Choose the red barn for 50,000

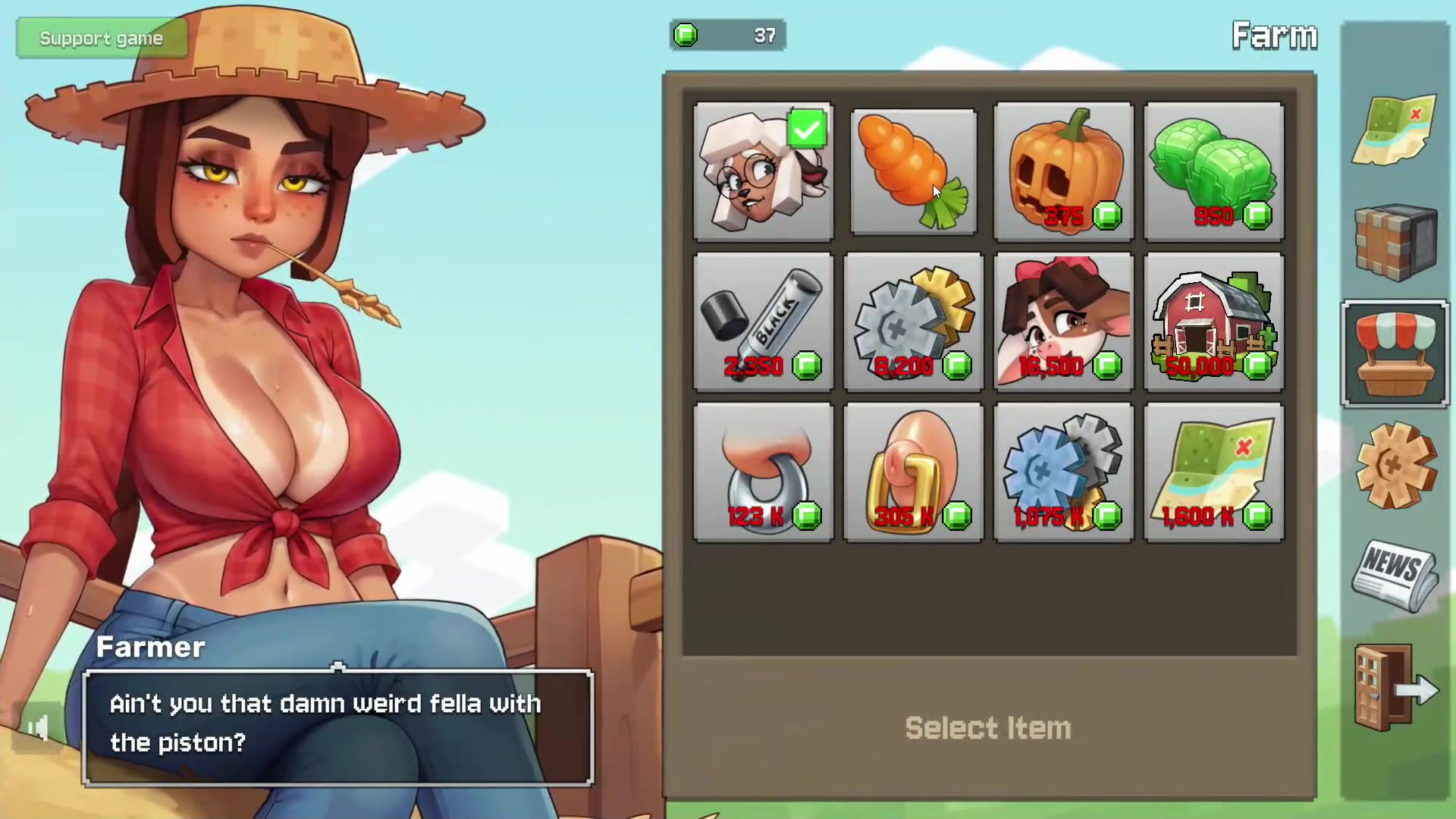coord(1213,322)
